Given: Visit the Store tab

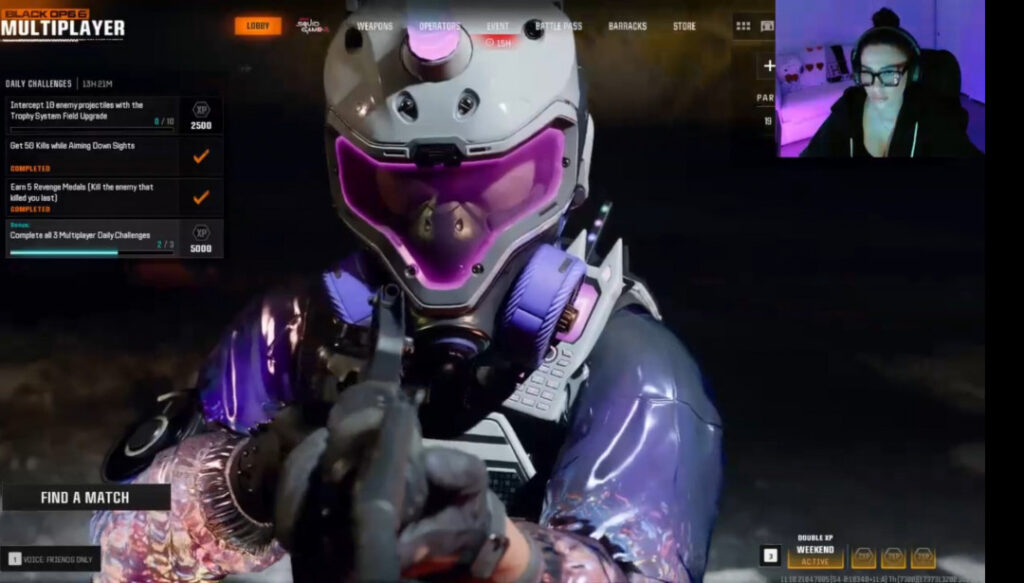Looking at the screenshot, I should 684,26.
